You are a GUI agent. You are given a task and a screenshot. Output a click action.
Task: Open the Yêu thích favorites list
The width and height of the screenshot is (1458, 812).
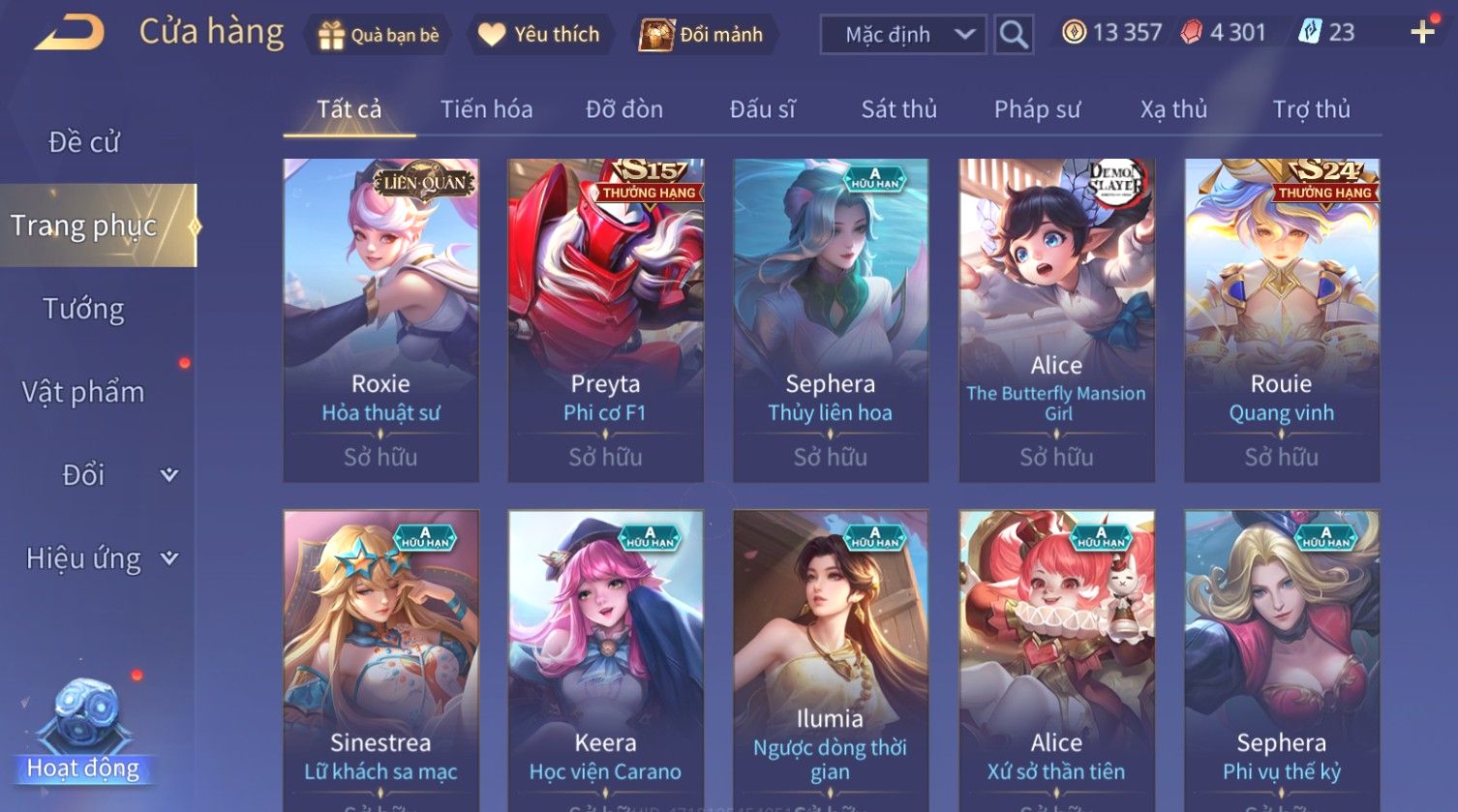tap(539, 35)
